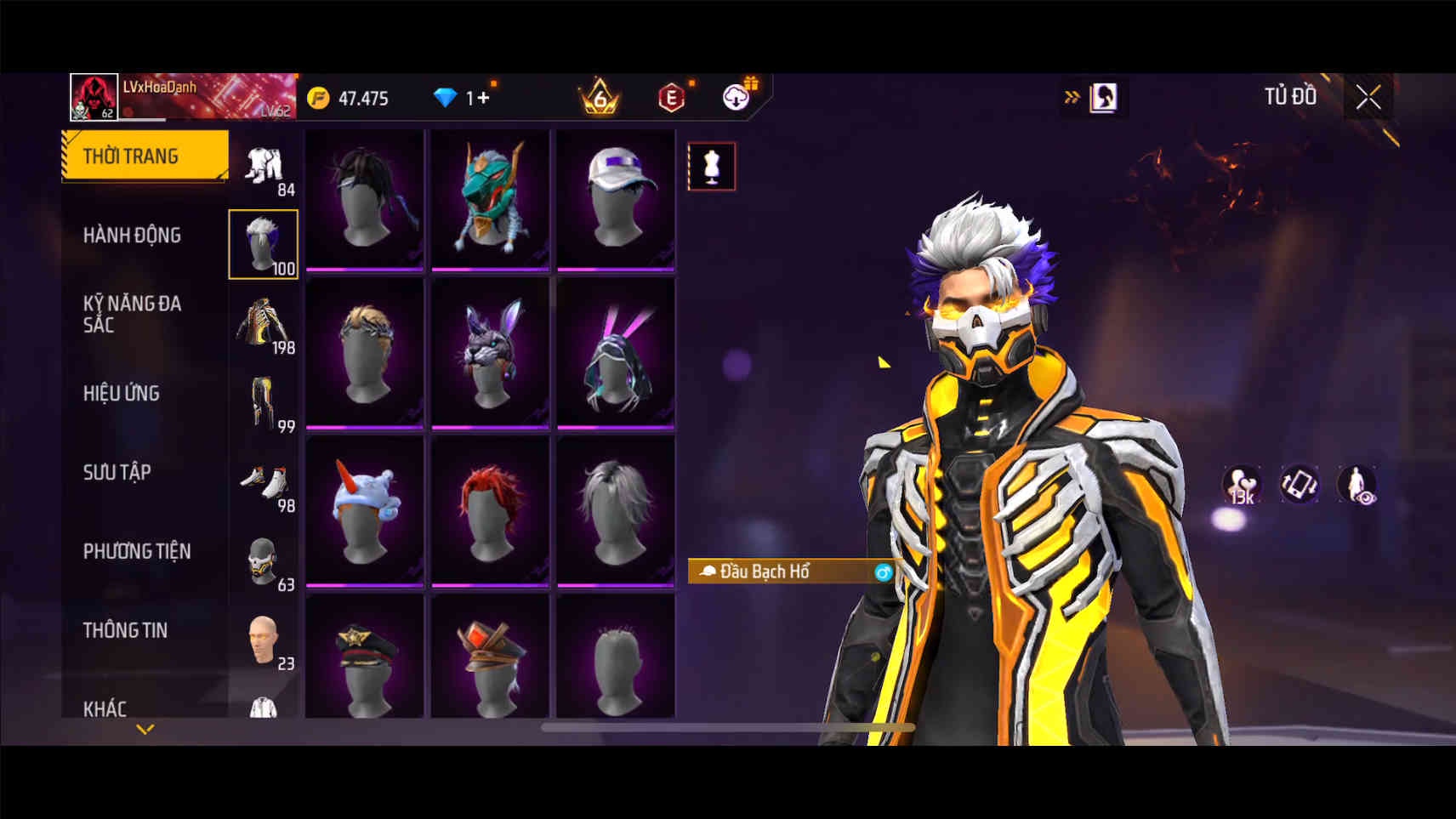Choose the jacket subcategory showing 198
The image size is (1456, 819).
(x=264, y=323)
